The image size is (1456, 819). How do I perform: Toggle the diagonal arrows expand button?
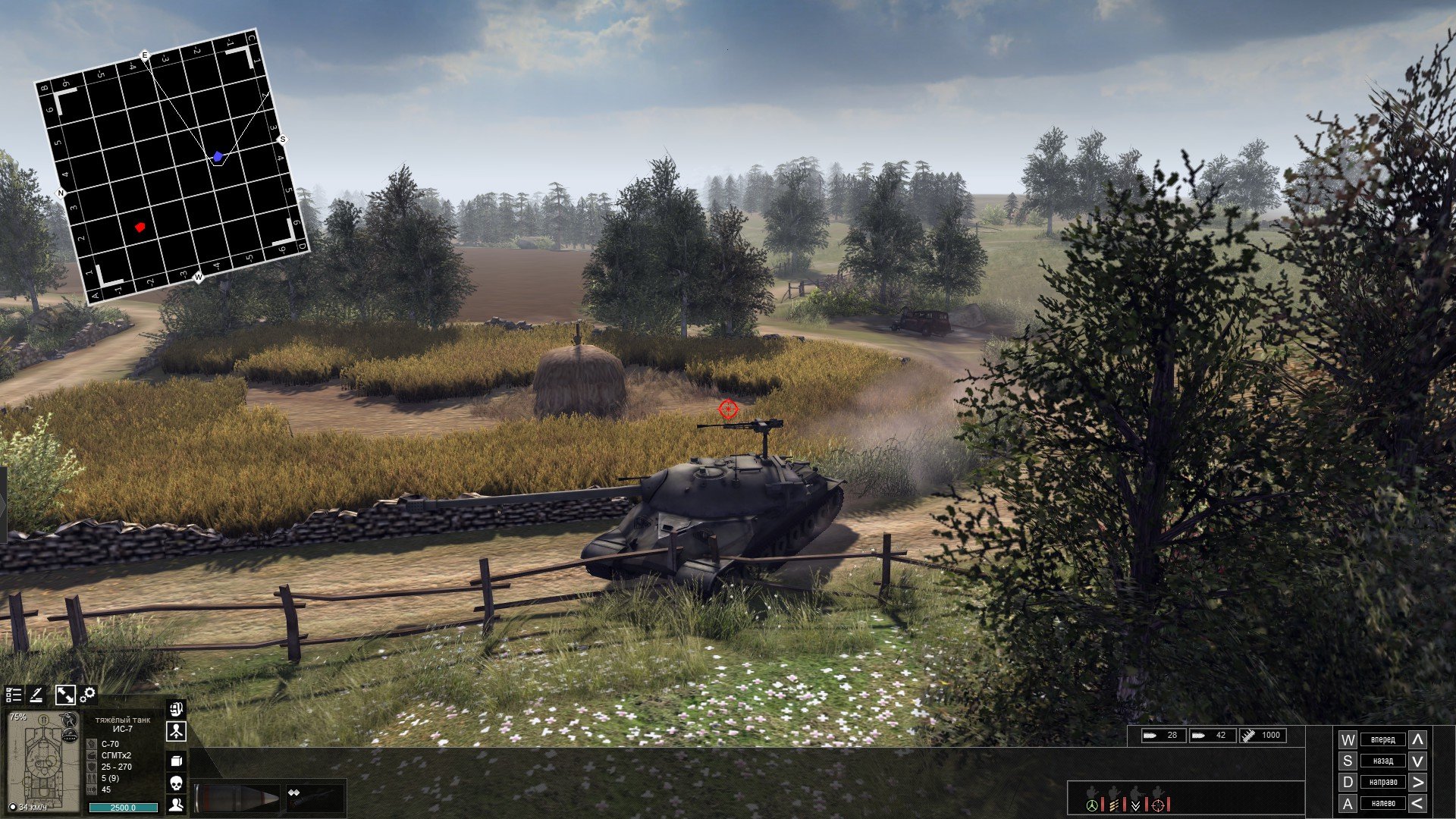point(65,695)
